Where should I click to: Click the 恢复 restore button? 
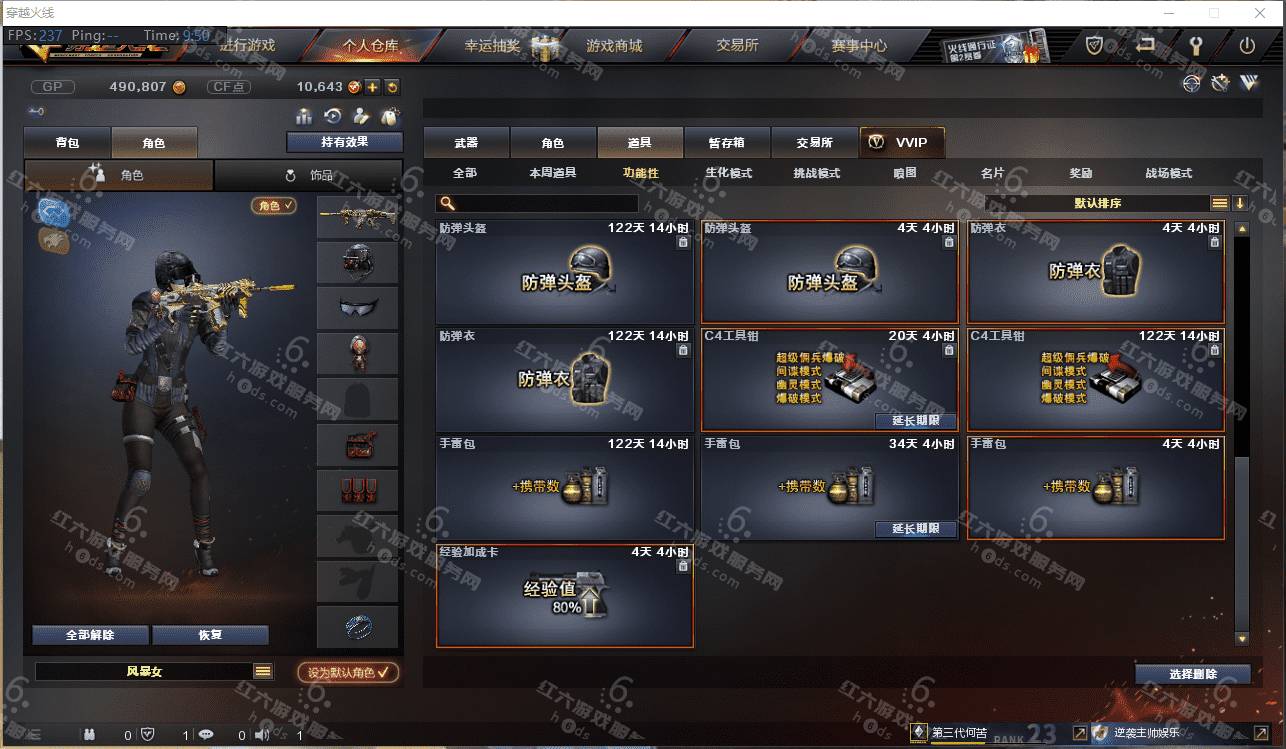[210, 635]
